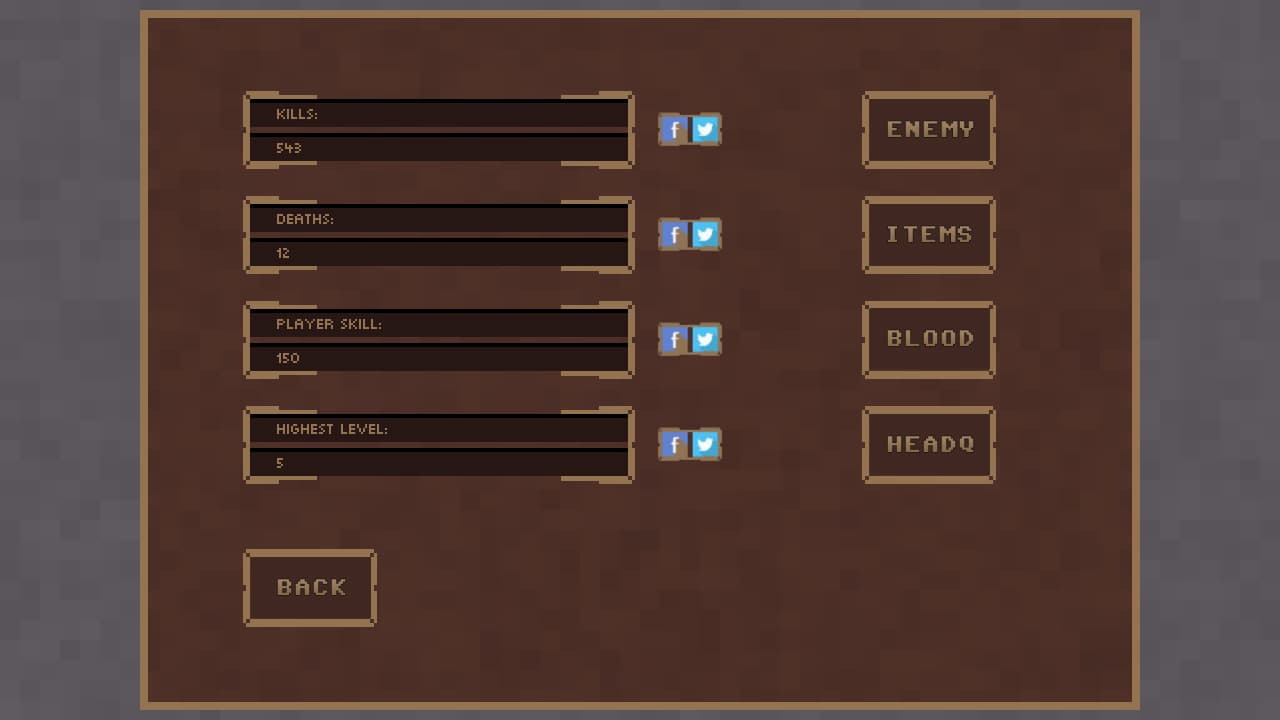This screenshot has height=720, width=1280.
Task: Share highest level on Twitter
Action: click(705, 445)
